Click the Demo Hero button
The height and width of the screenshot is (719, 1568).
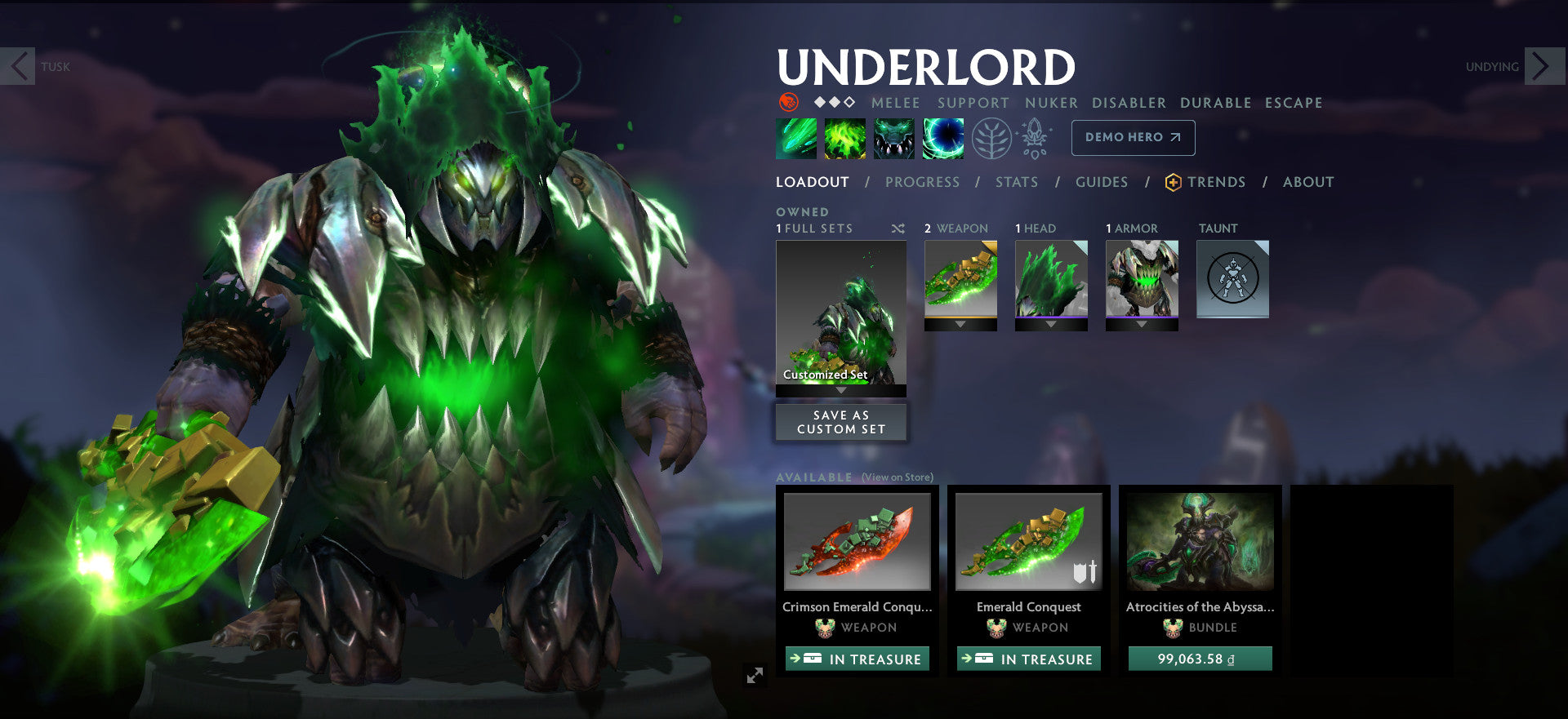coord(1132,137)
